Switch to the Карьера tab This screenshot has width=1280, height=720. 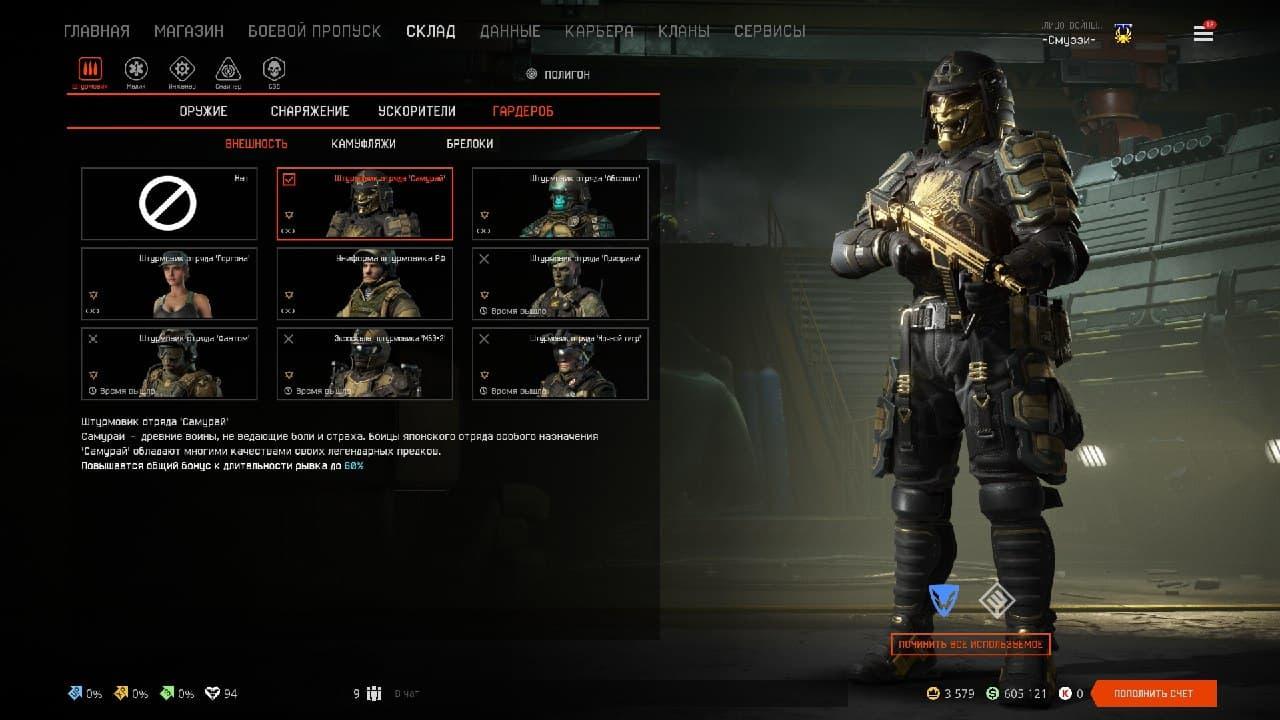[x=599, y=31]
